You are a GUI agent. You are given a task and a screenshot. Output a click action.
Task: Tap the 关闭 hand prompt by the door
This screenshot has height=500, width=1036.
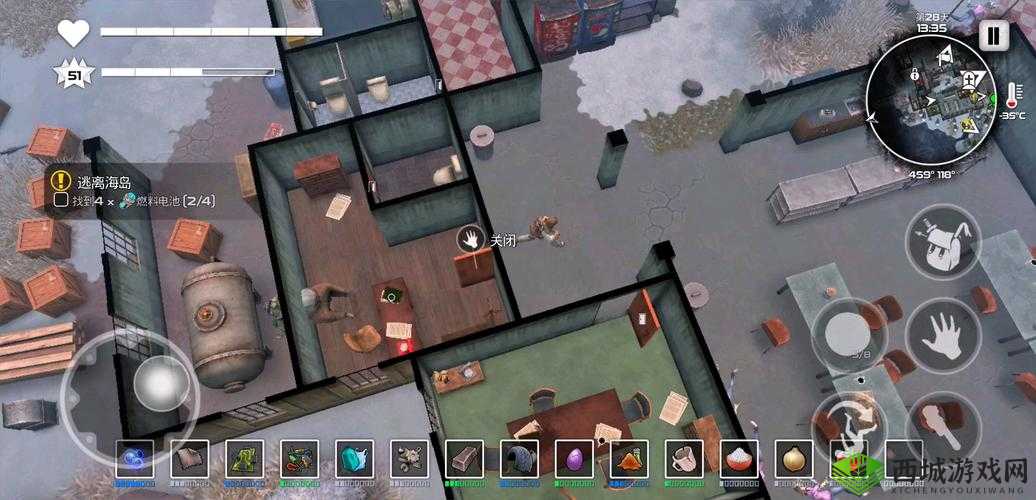coord(471,239)
